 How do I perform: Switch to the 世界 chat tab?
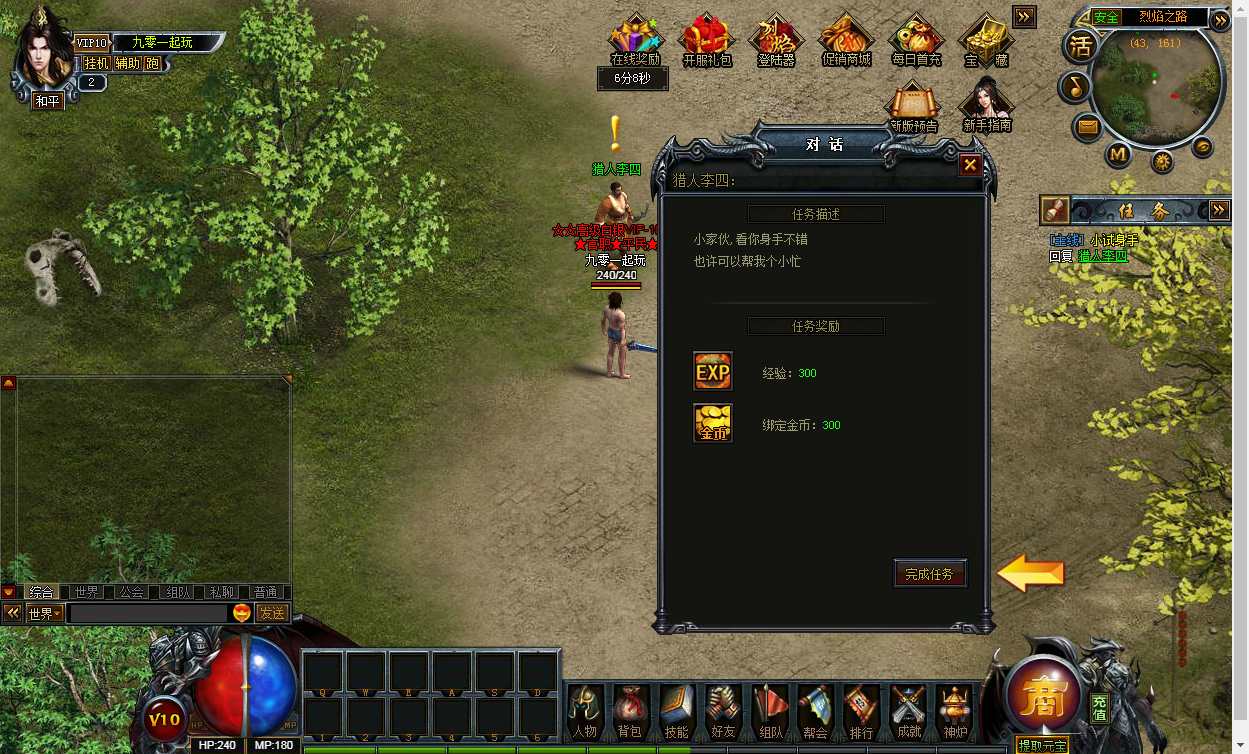87,592
